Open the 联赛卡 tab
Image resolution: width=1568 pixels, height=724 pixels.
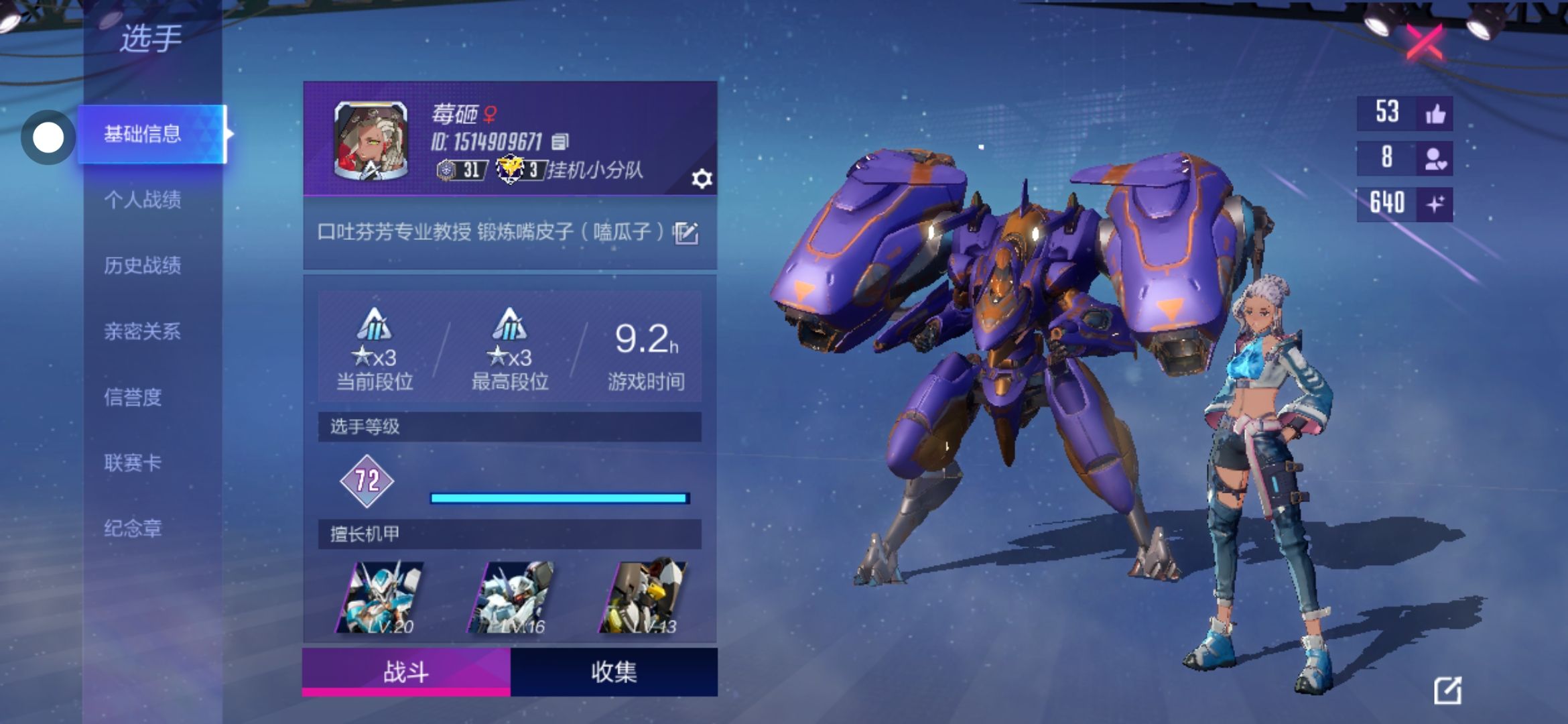(x=133, y=463)
